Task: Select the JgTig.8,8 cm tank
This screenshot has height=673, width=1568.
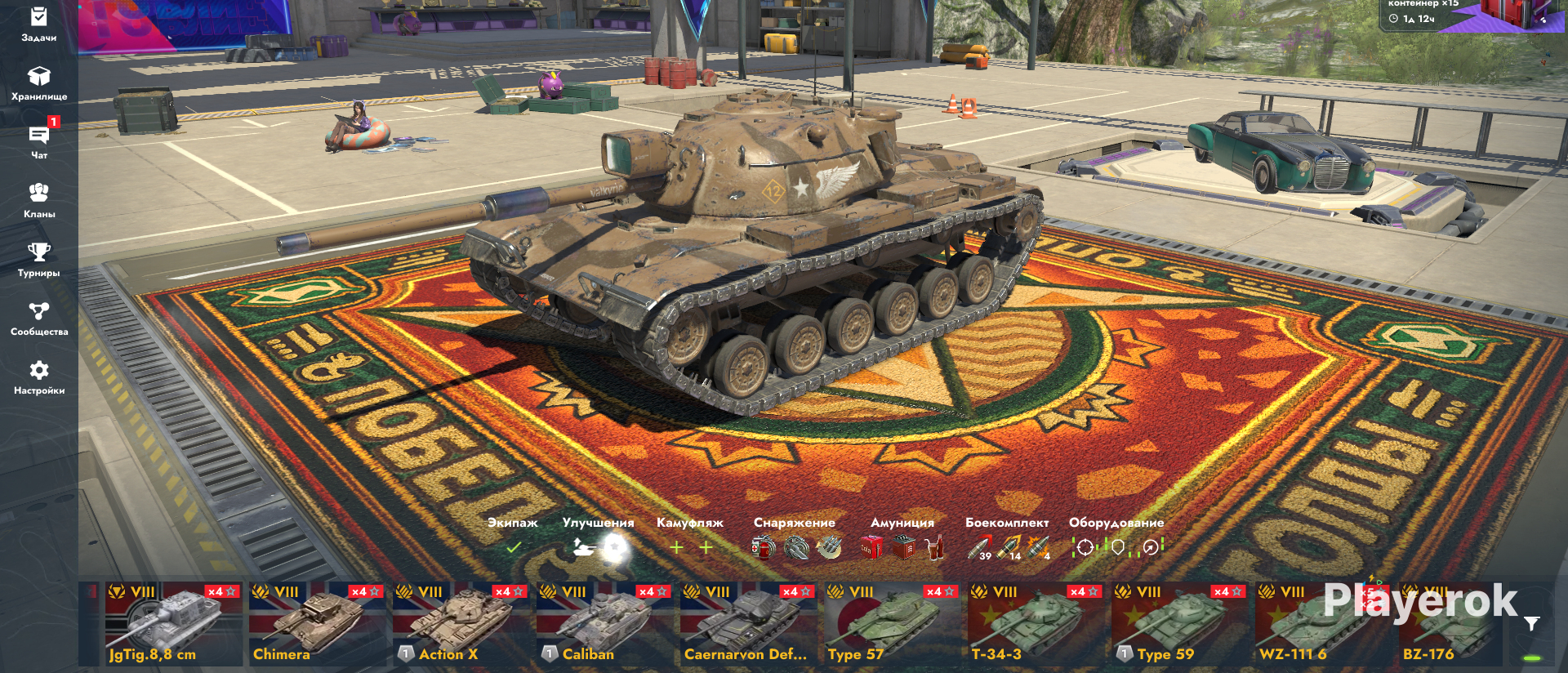Action: click(x=173, y=624)
